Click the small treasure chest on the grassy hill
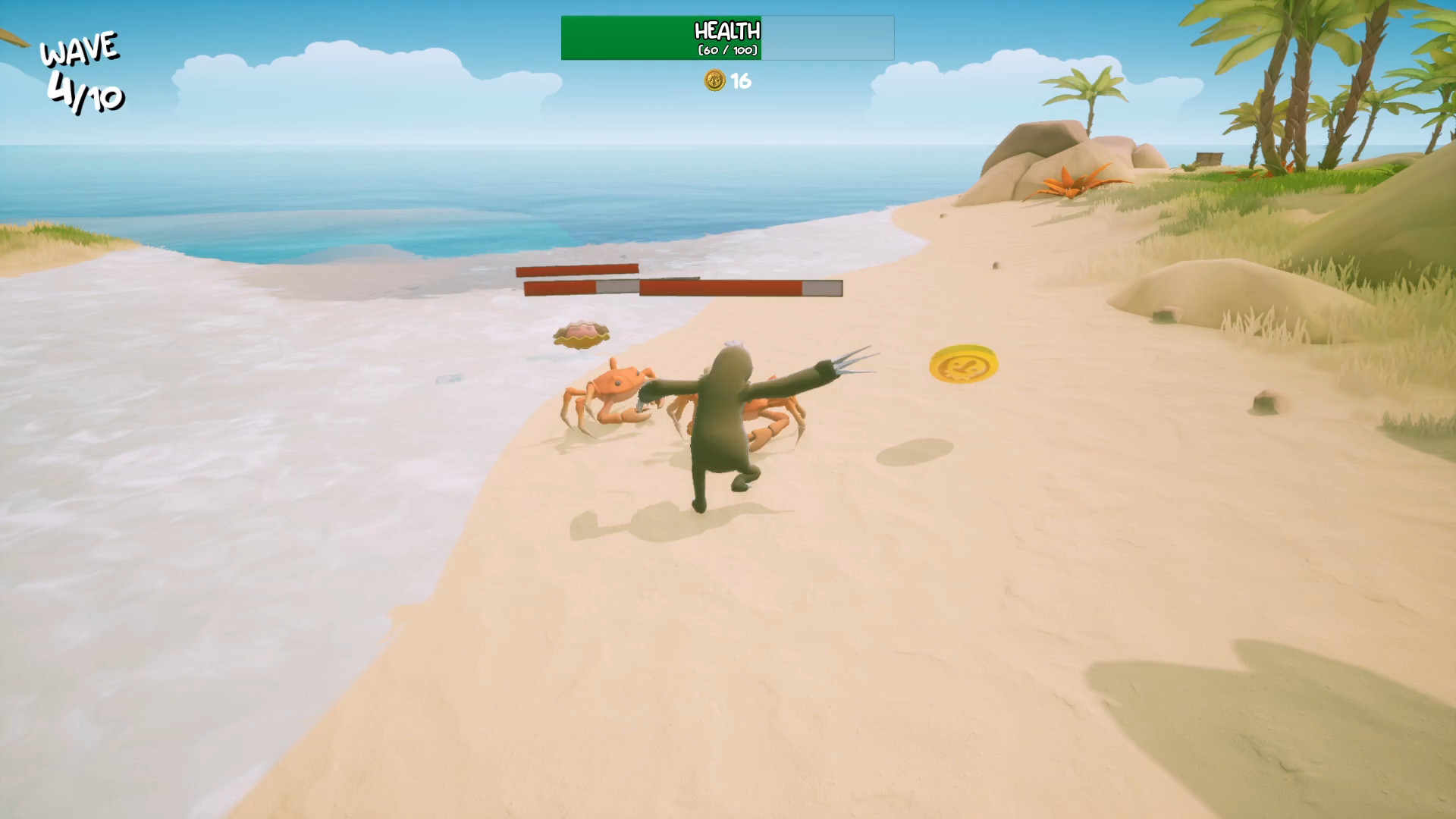1456x819 pixels. pyautogui.click(x=1210, y=158)
